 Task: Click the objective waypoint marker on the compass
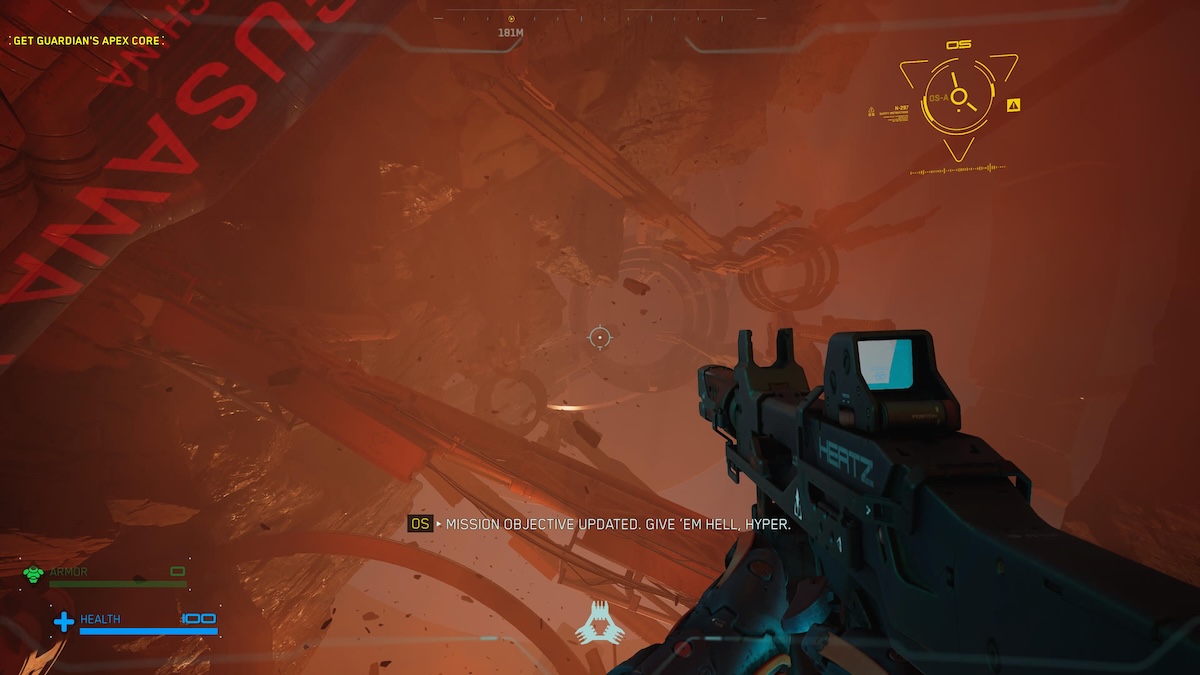[x=511, y=19]
